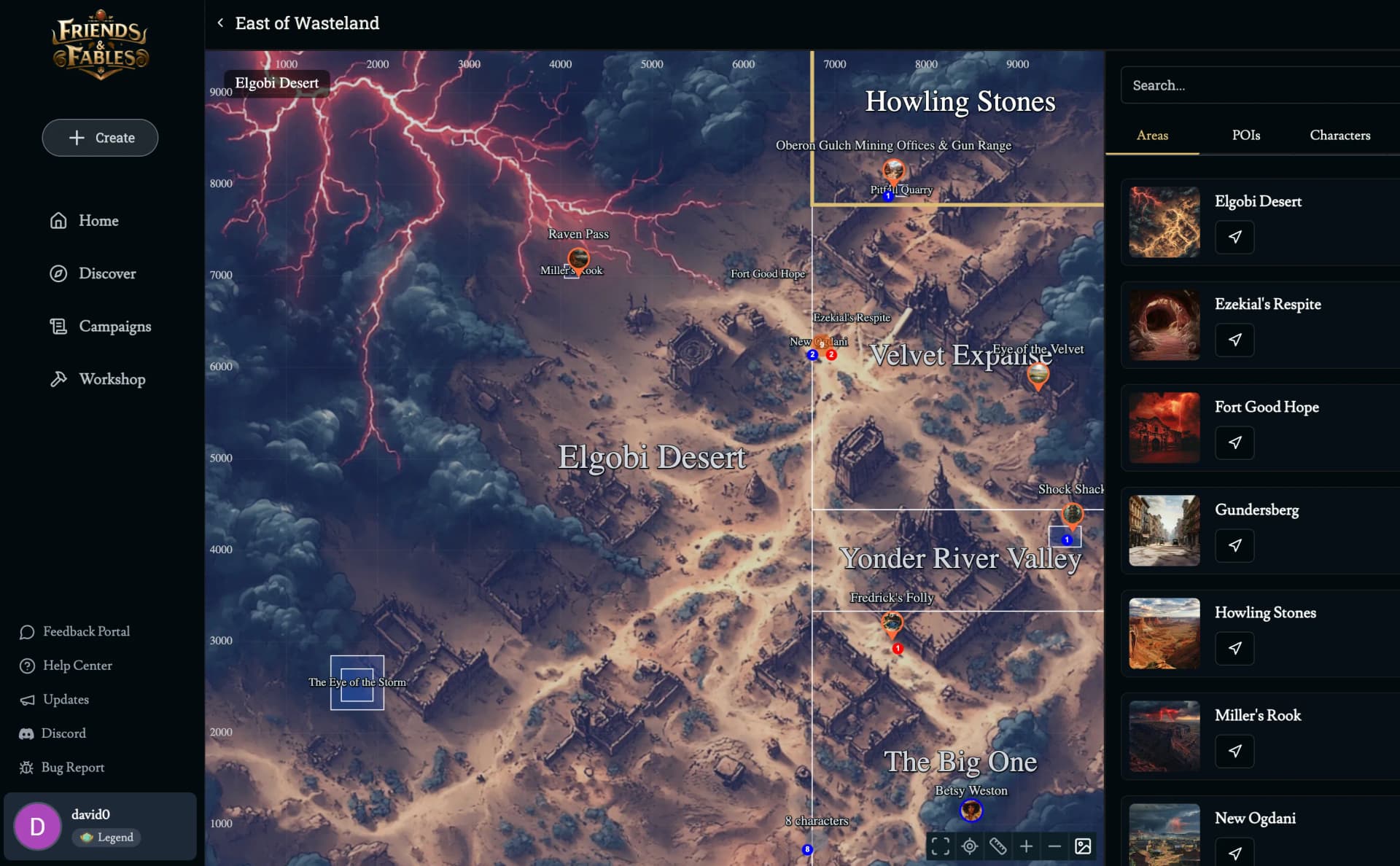Expand the Betsy Weston character marker

(x=971, y=810)
